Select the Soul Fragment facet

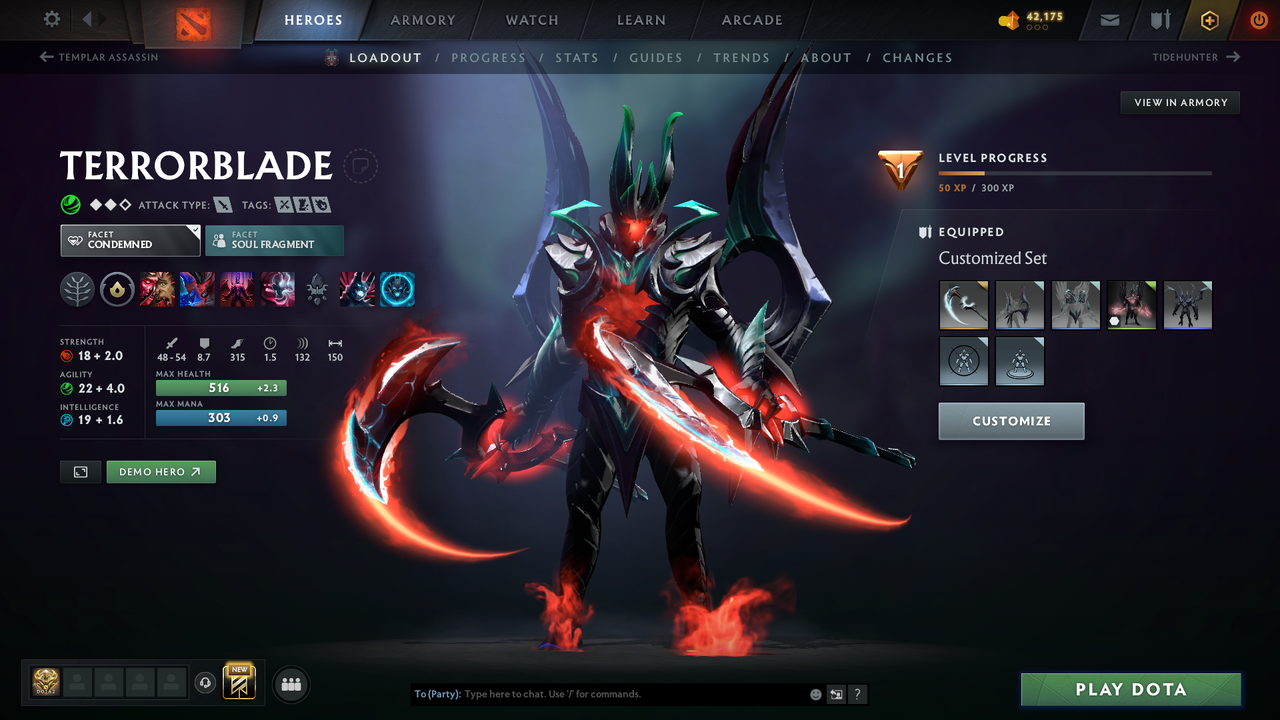pos(274,240)
